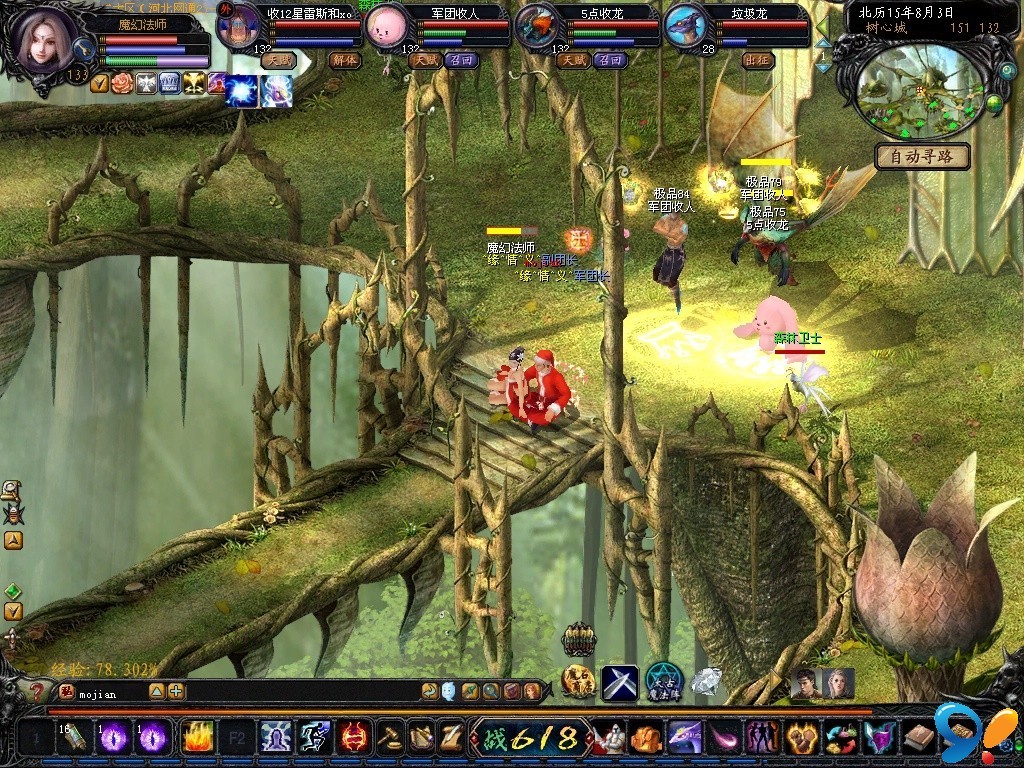This screenshot has height=768, width=1024.
Task: Open the 魔石商城 gold shop icon
Action: (x=579, y=682)
